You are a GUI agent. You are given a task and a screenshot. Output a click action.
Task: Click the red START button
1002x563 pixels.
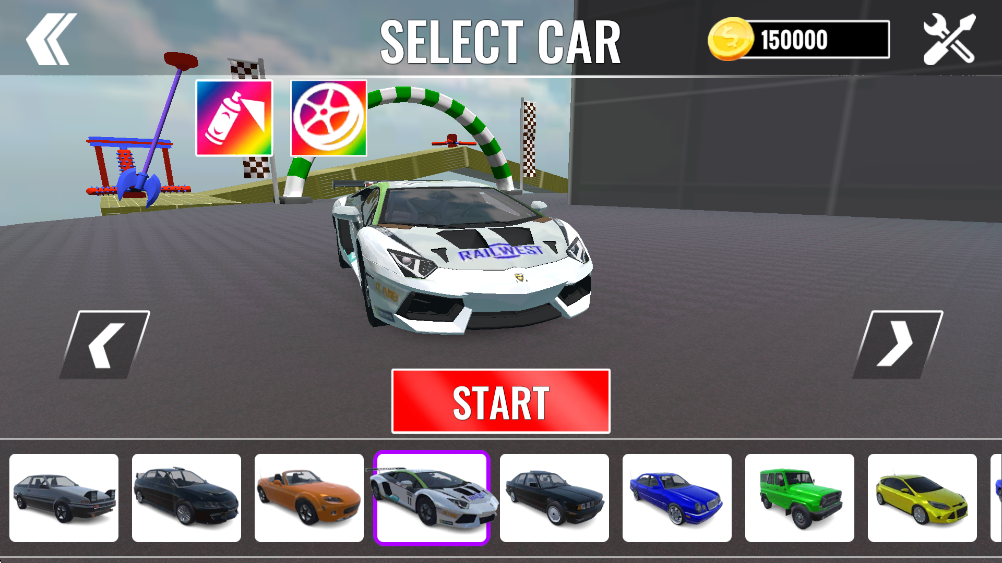coord(500,401)
